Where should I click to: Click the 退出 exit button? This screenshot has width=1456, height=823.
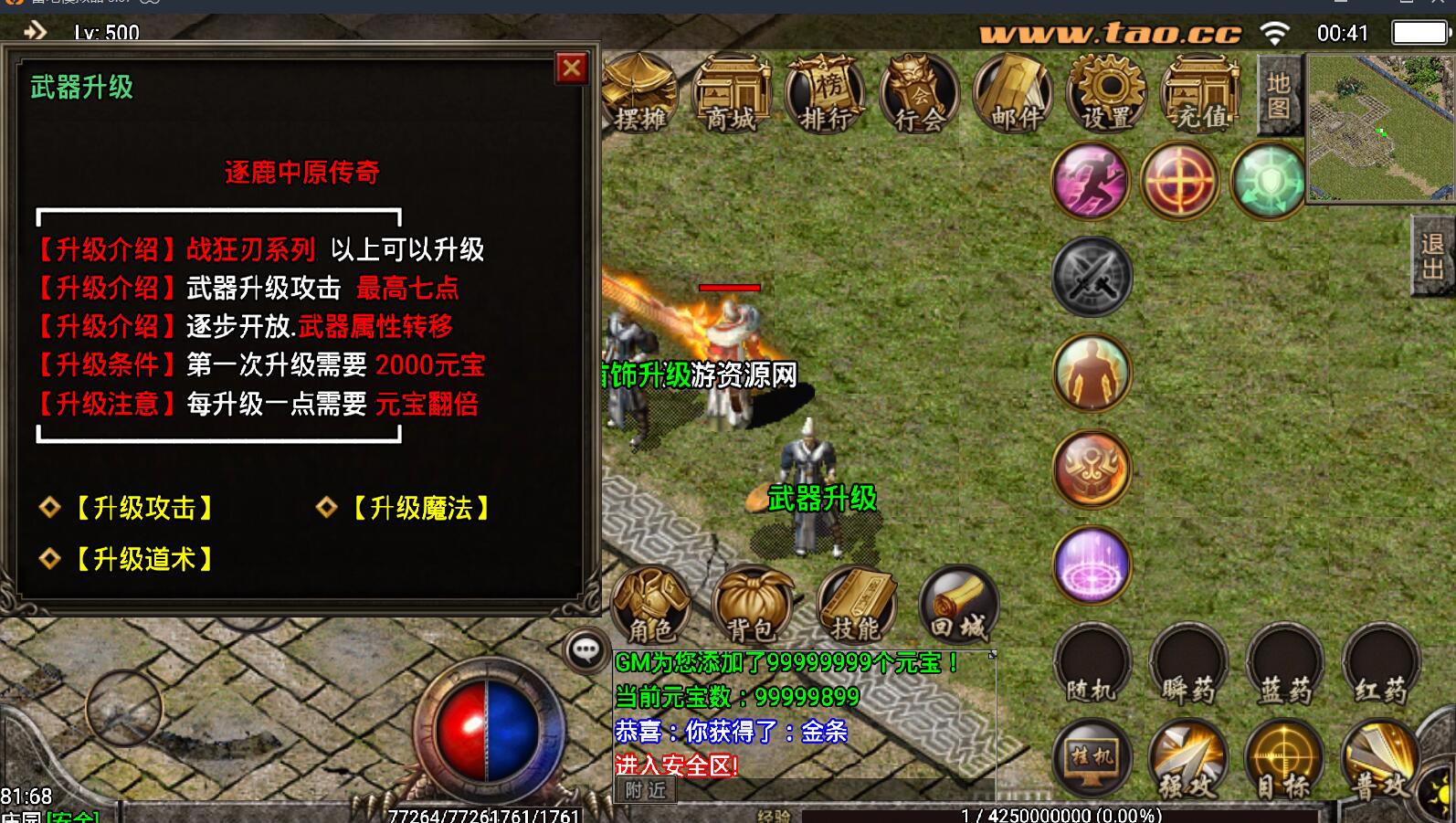(1432, 257)
